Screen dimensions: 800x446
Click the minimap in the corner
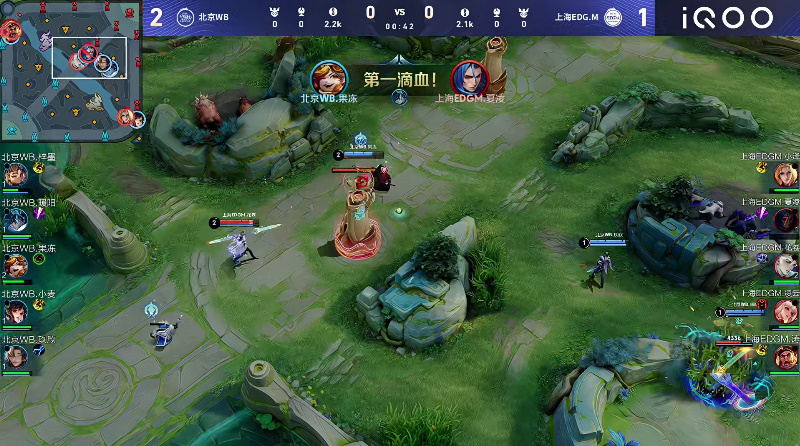click(70, 70)
